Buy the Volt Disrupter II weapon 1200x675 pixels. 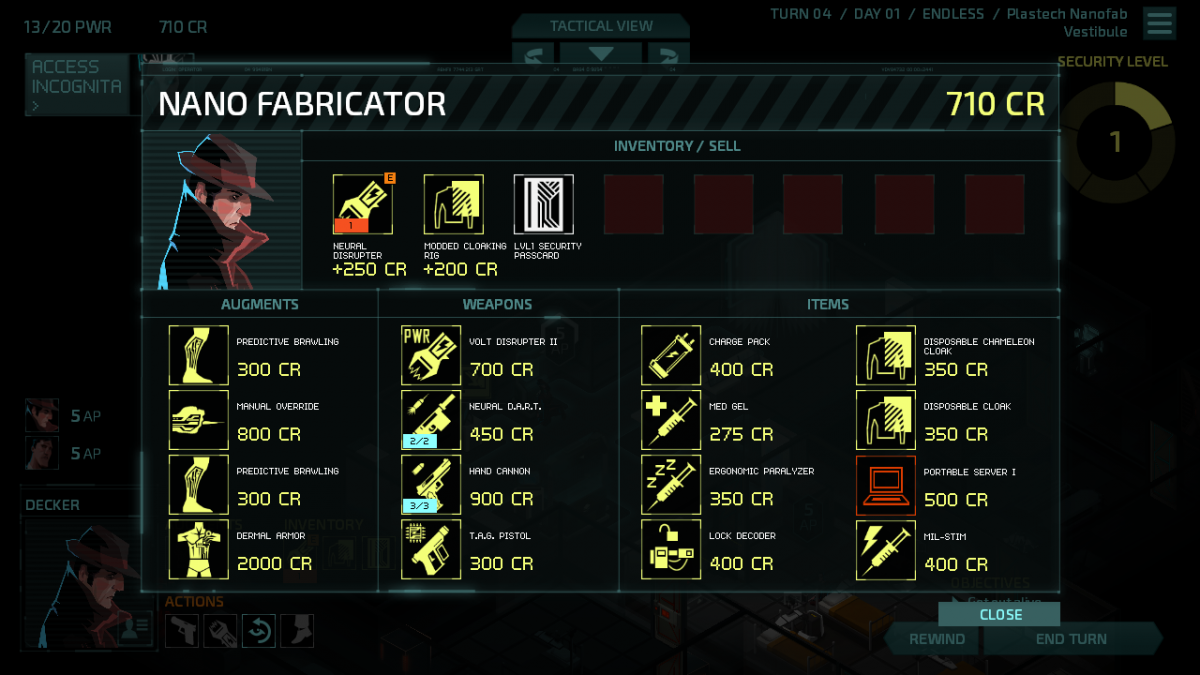(x=431, y=355)
